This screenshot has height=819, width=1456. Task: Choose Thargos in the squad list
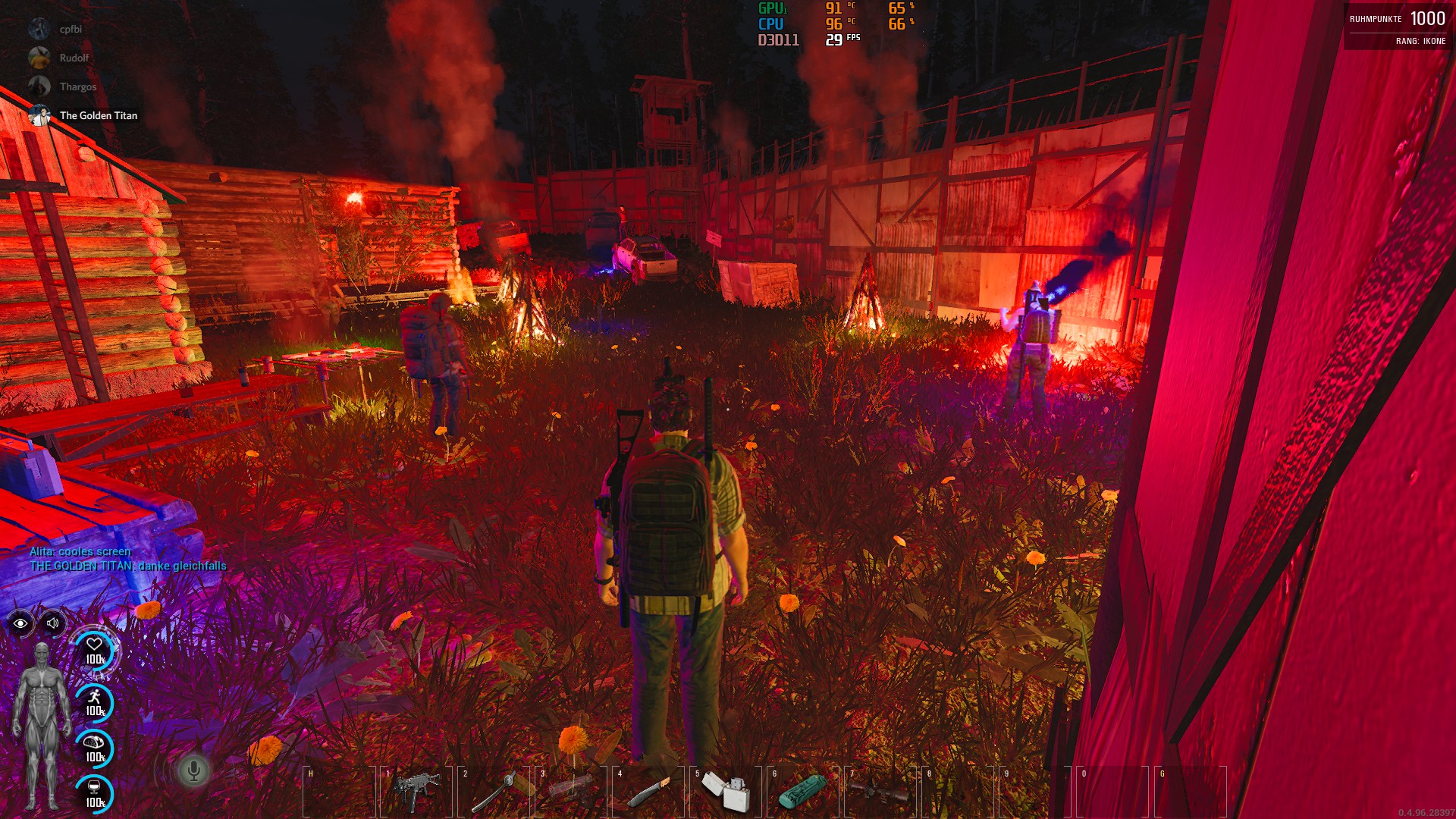click(x=77, y=87)
